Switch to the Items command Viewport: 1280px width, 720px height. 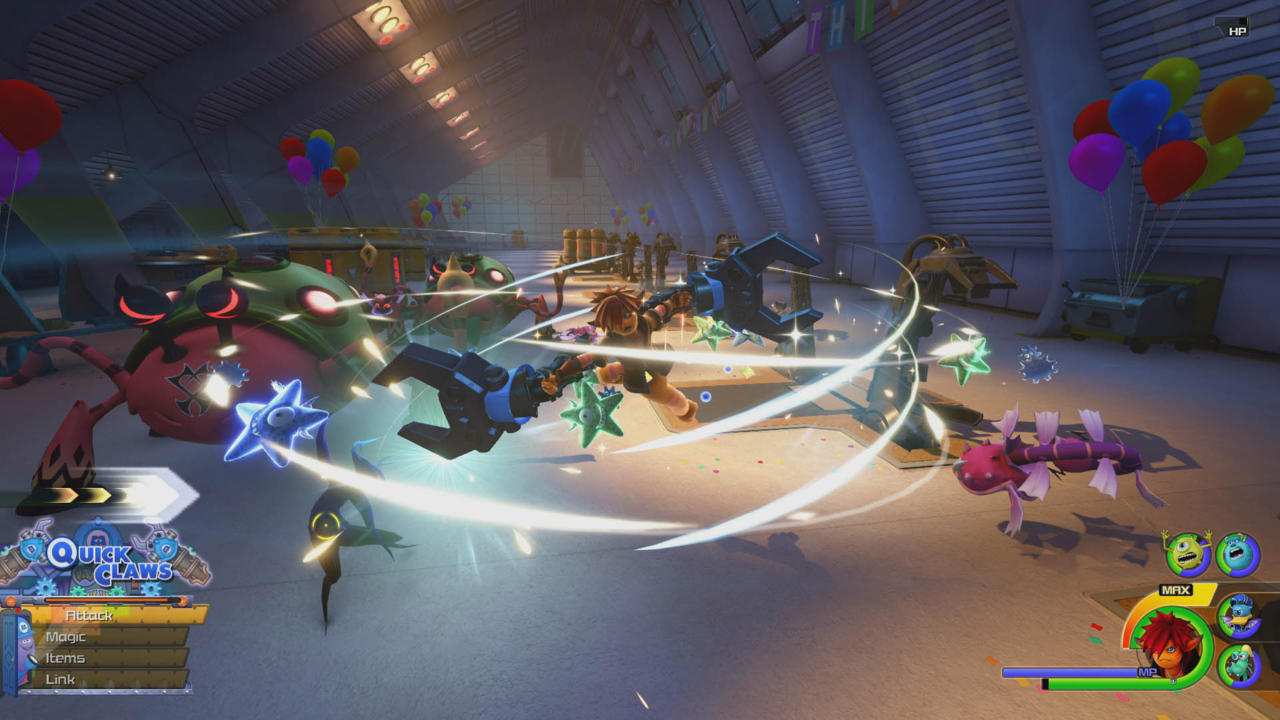(66, 658)
